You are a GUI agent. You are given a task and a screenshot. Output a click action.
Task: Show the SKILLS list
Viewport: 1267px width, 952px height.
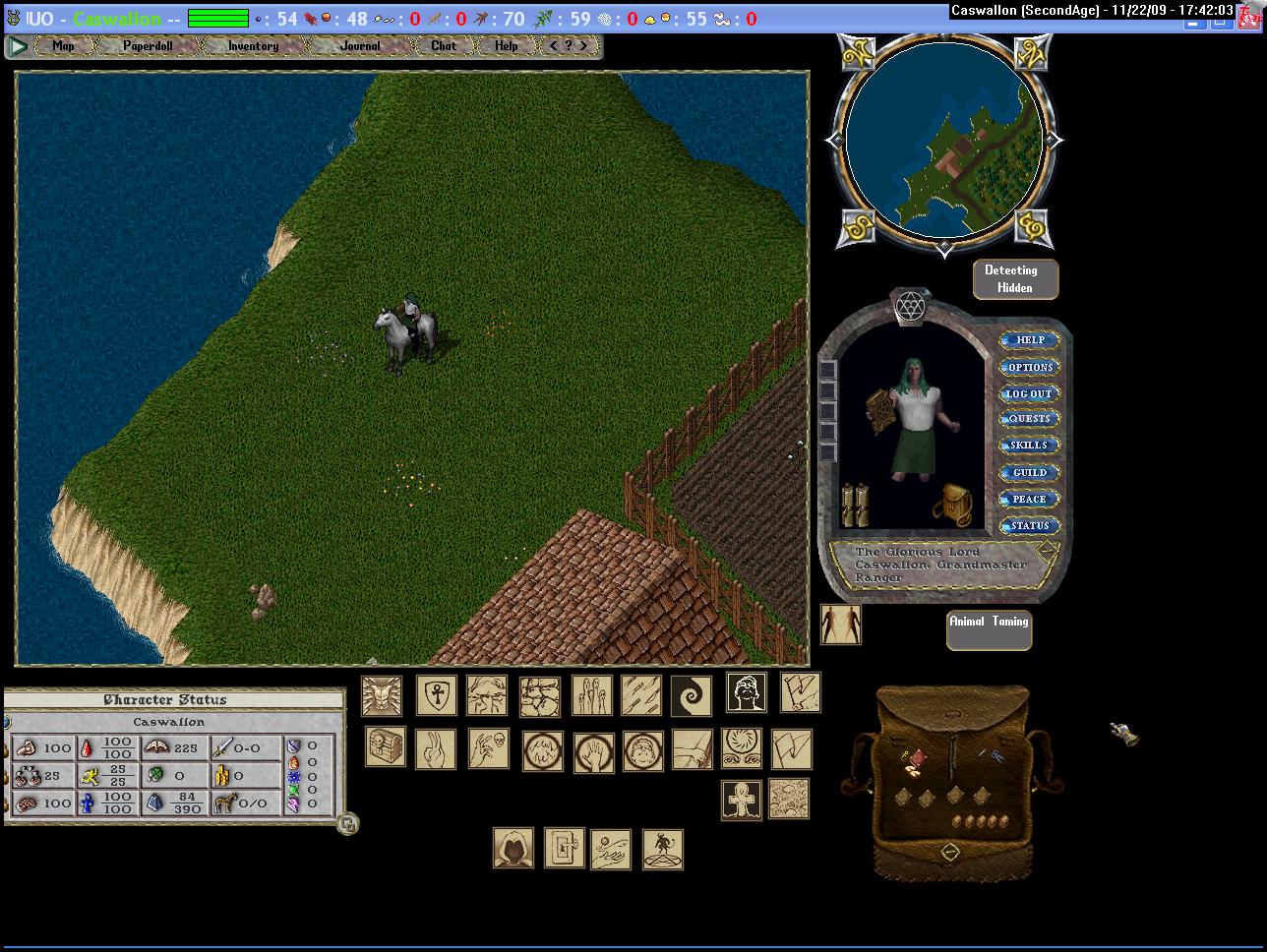(1030, 446)
